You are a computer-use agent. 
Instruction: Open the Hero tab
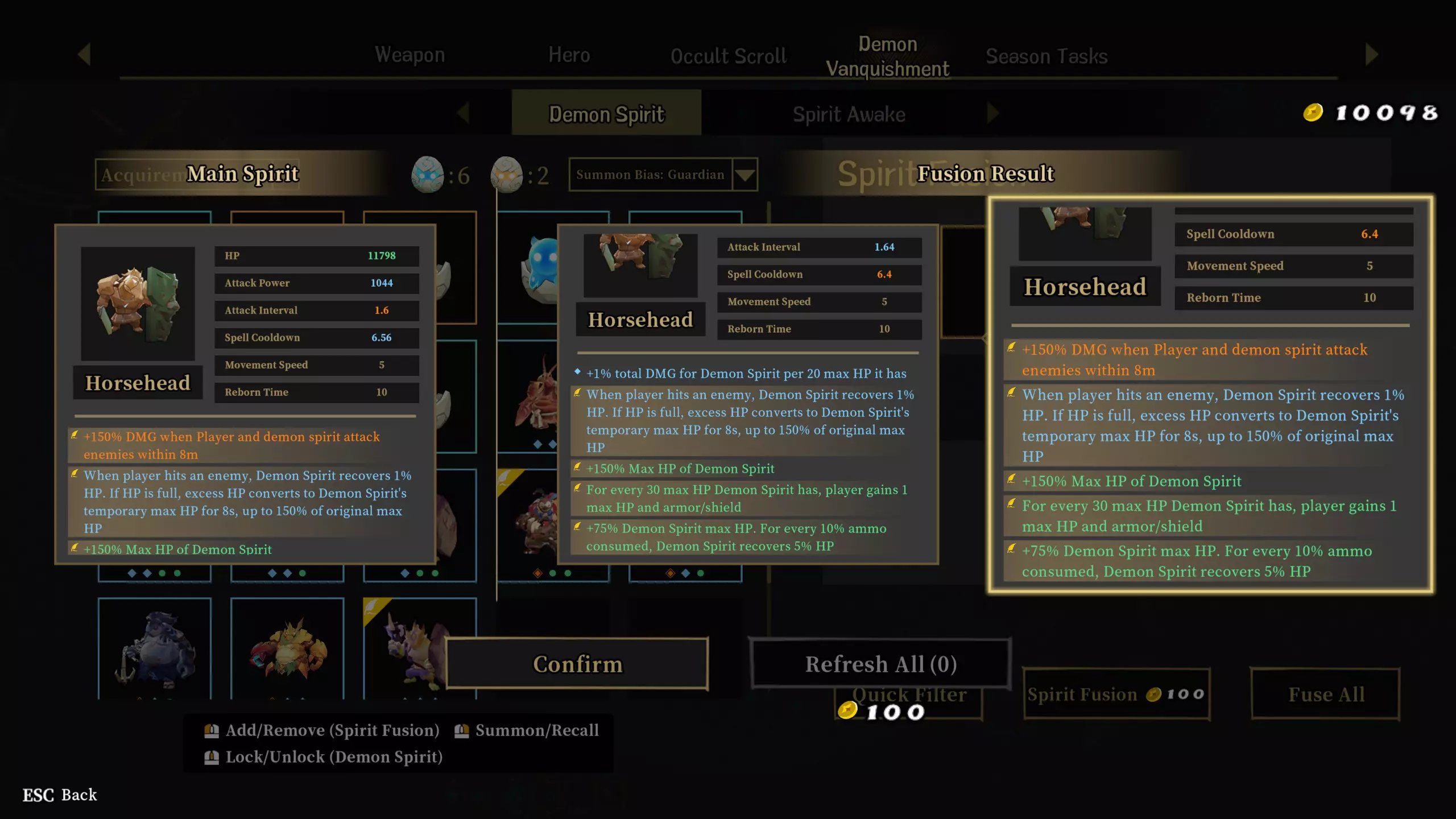[x=569, y=55]
